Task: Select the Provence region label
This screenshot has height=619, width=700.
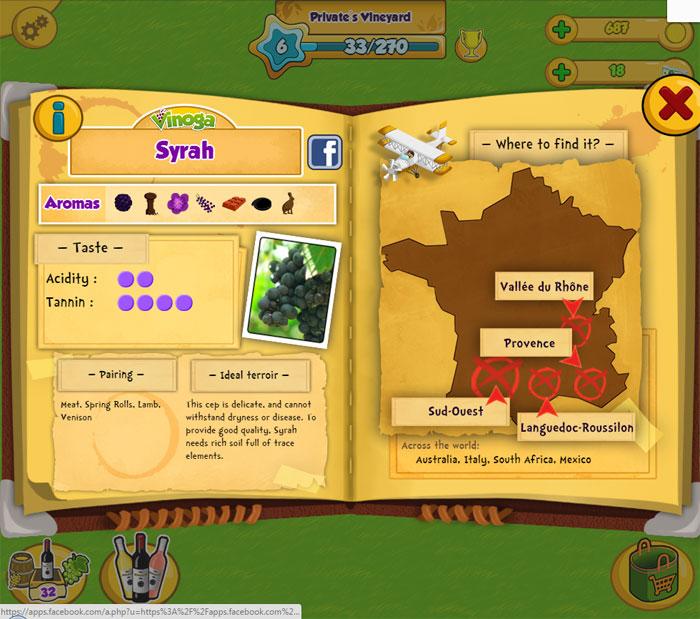Action: 529,343
